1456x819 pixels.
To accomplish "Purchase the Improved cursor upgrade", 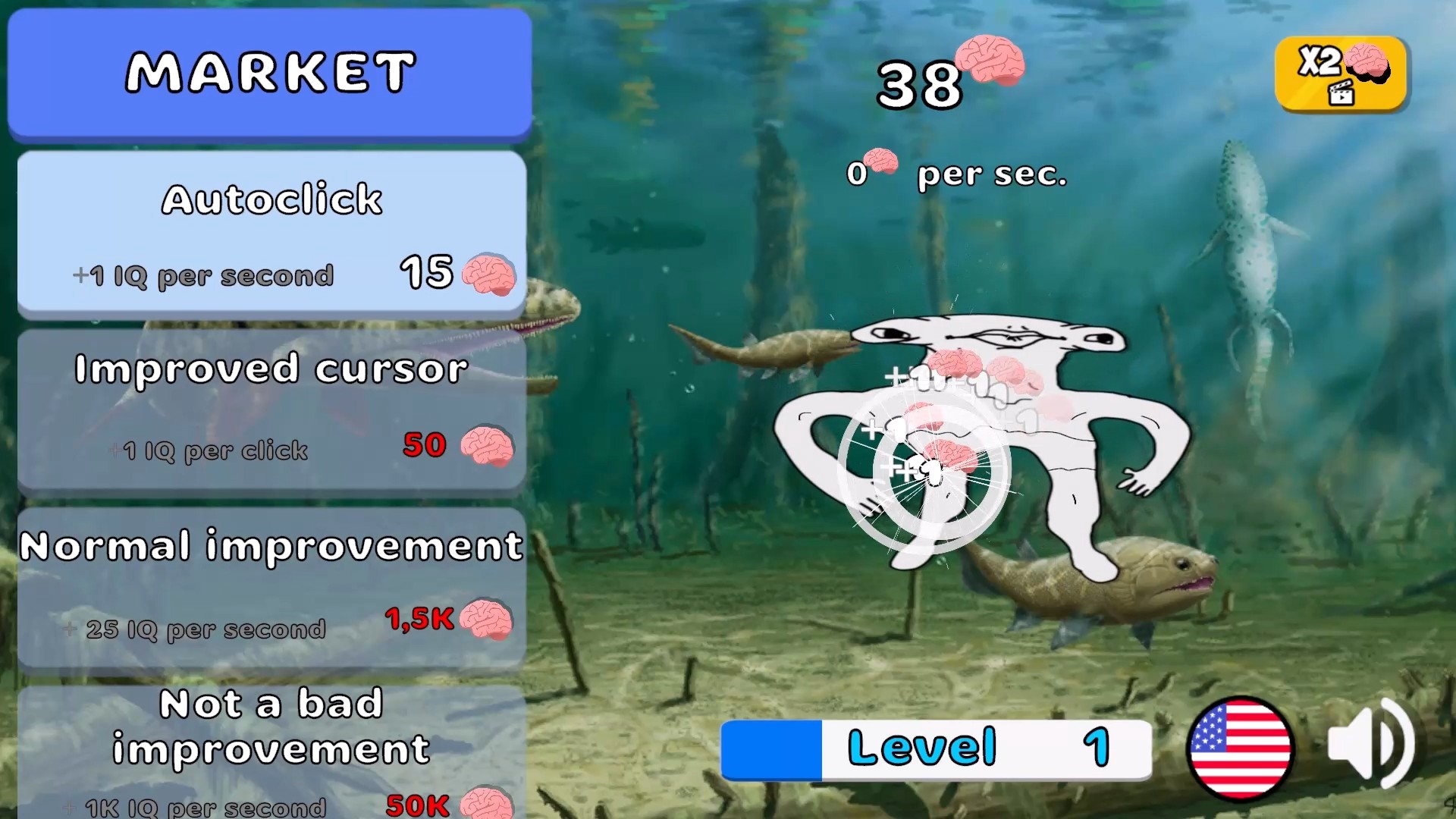I will click(271, 409).
